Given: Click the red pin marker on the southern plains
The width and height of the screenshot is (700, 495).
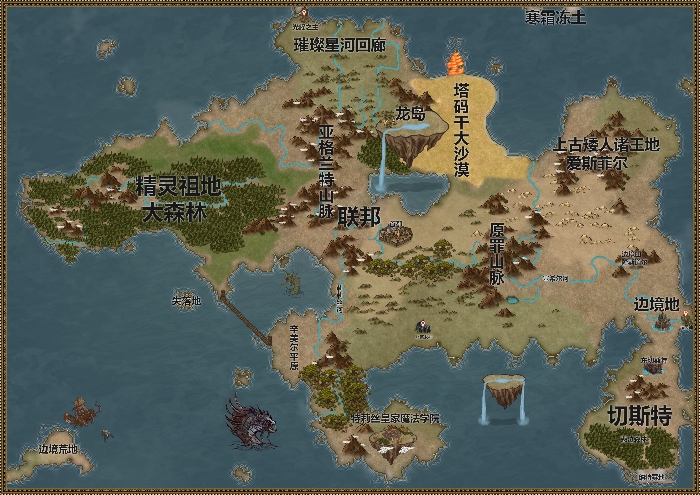Looking at the screenshot, I should pyautogui.click(x=424, y=327).
